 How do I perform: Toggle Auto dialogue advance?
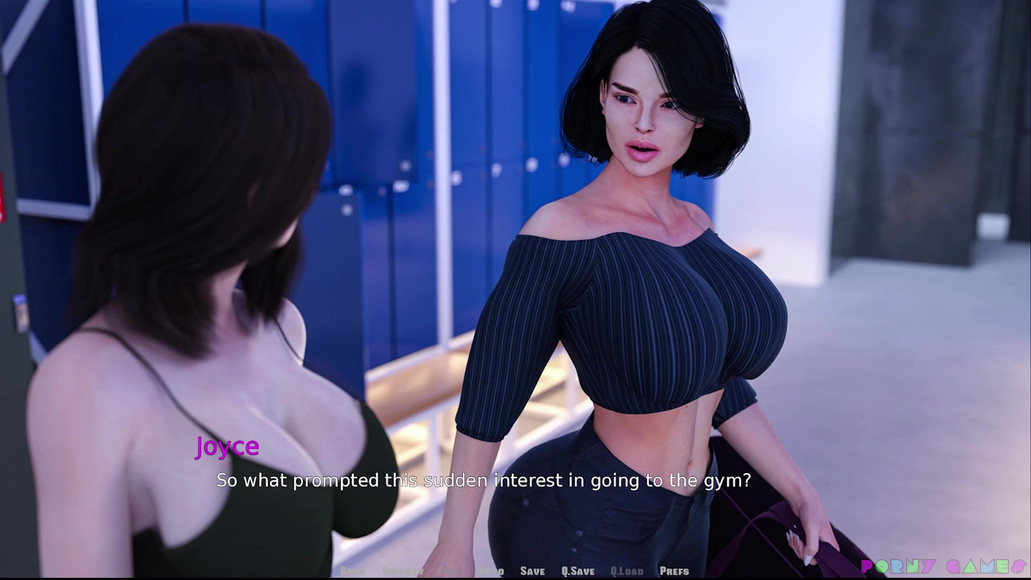[491, 571]
